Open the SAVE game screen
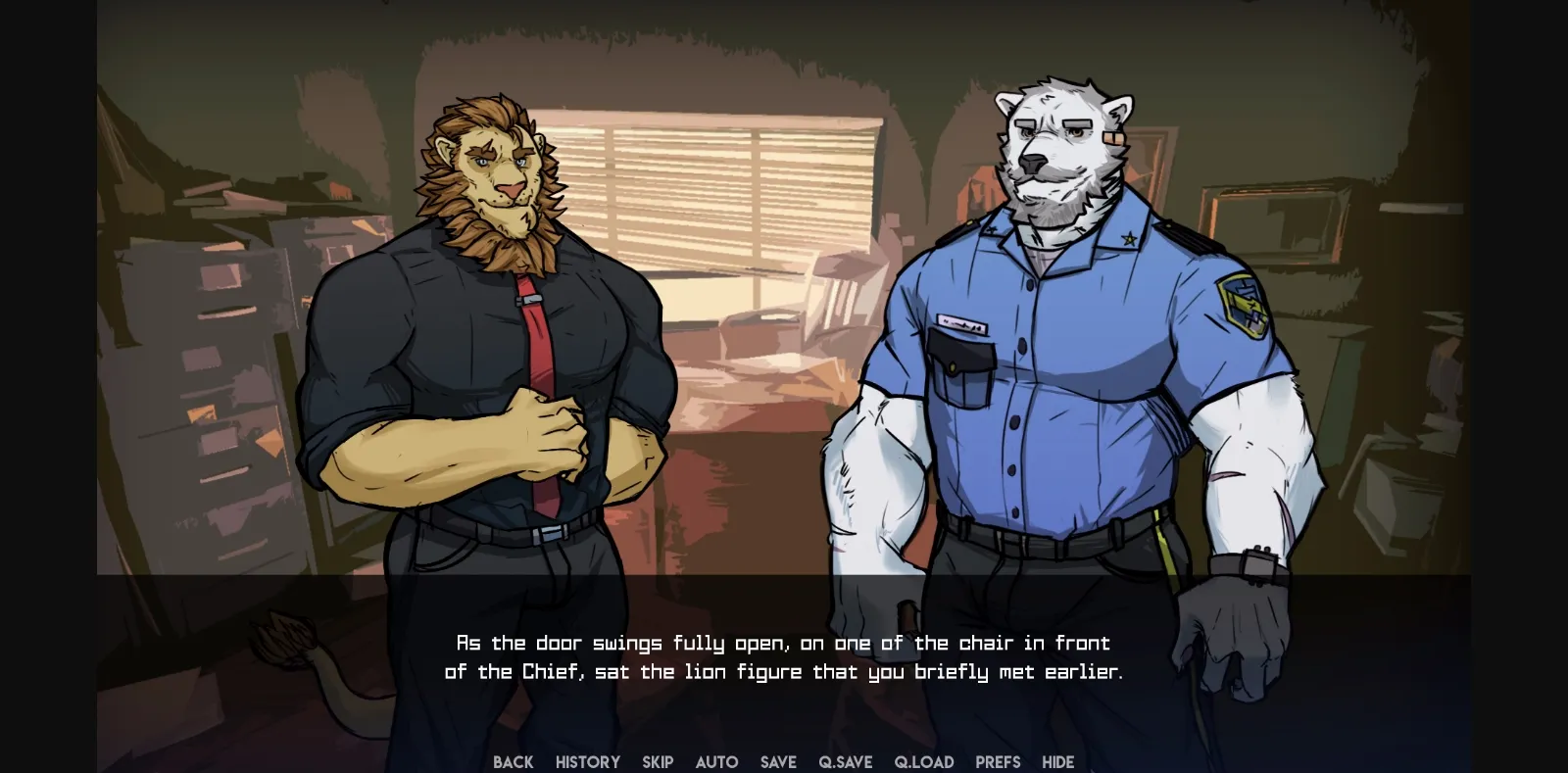 [778, 761]
